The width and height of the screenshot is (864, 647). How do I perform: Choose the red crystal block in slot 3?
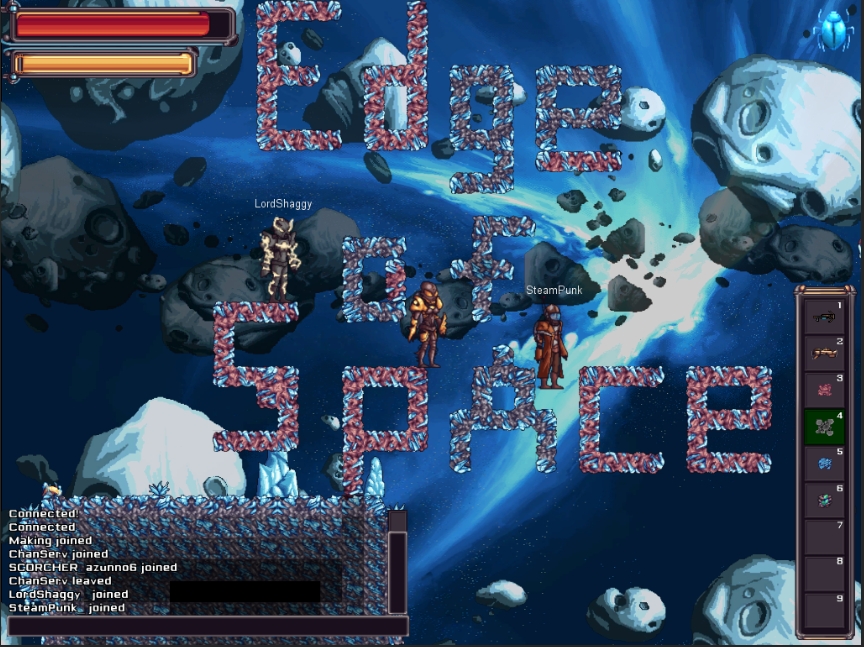(825, 389)
